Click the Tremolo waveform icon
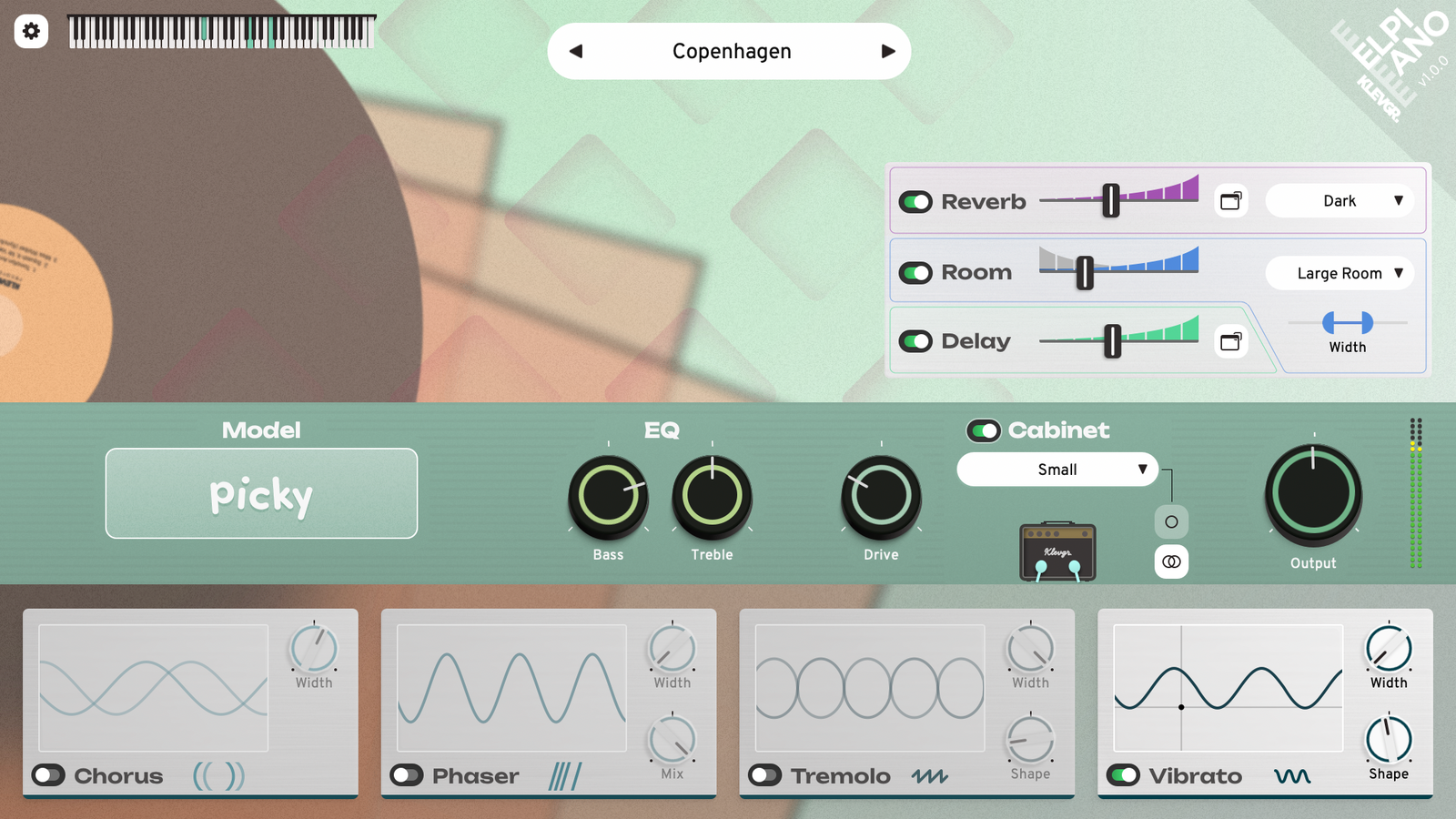Image resolution: width=1456 pixels, height=819 pixels. coord(930,776)
